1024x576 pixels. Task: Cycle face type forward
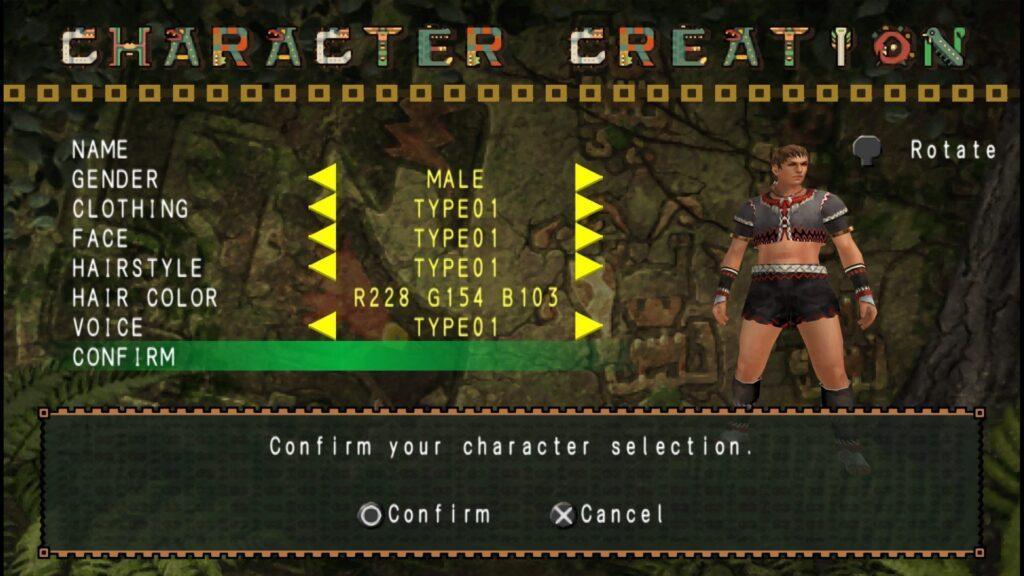tap(588, 239)
